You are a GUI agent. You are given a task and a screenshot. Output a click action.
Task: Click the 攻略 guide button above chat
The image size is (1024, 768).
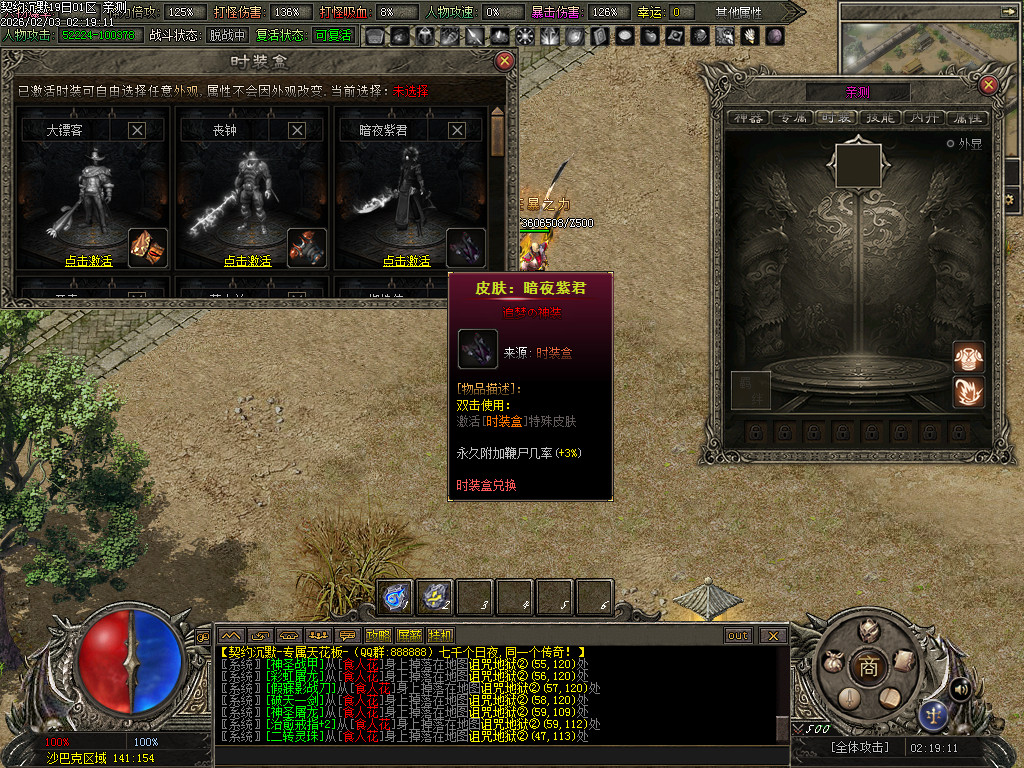point(379,635)
